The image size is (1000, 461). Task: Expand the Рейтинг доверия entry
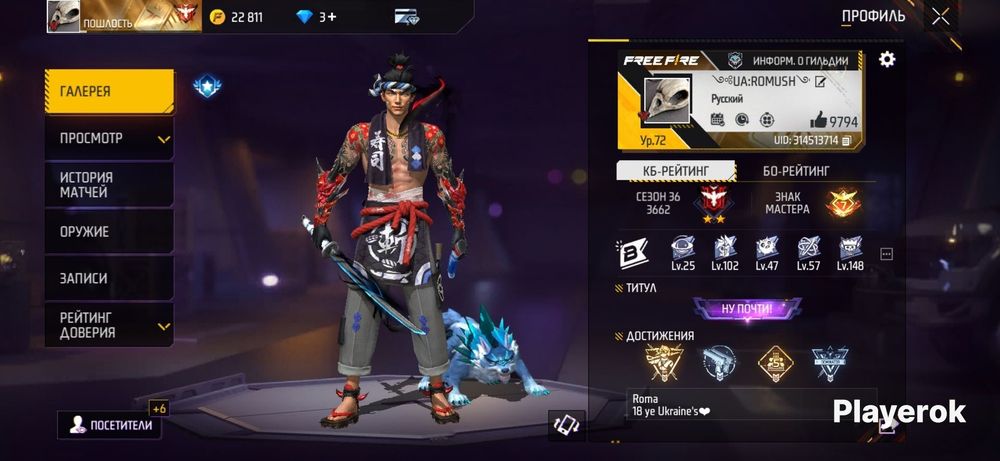click(109, 325)
